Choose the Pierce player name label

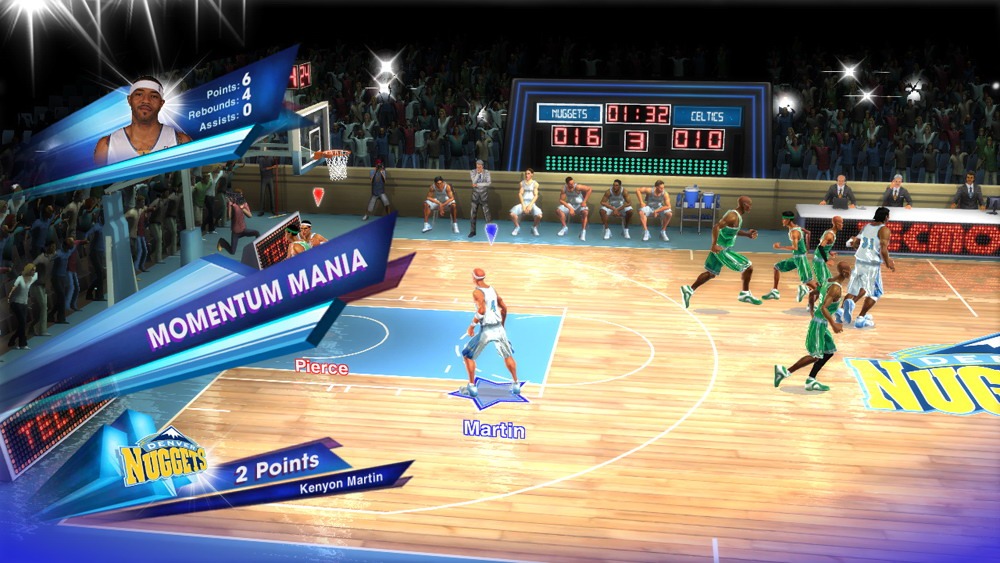321,367
